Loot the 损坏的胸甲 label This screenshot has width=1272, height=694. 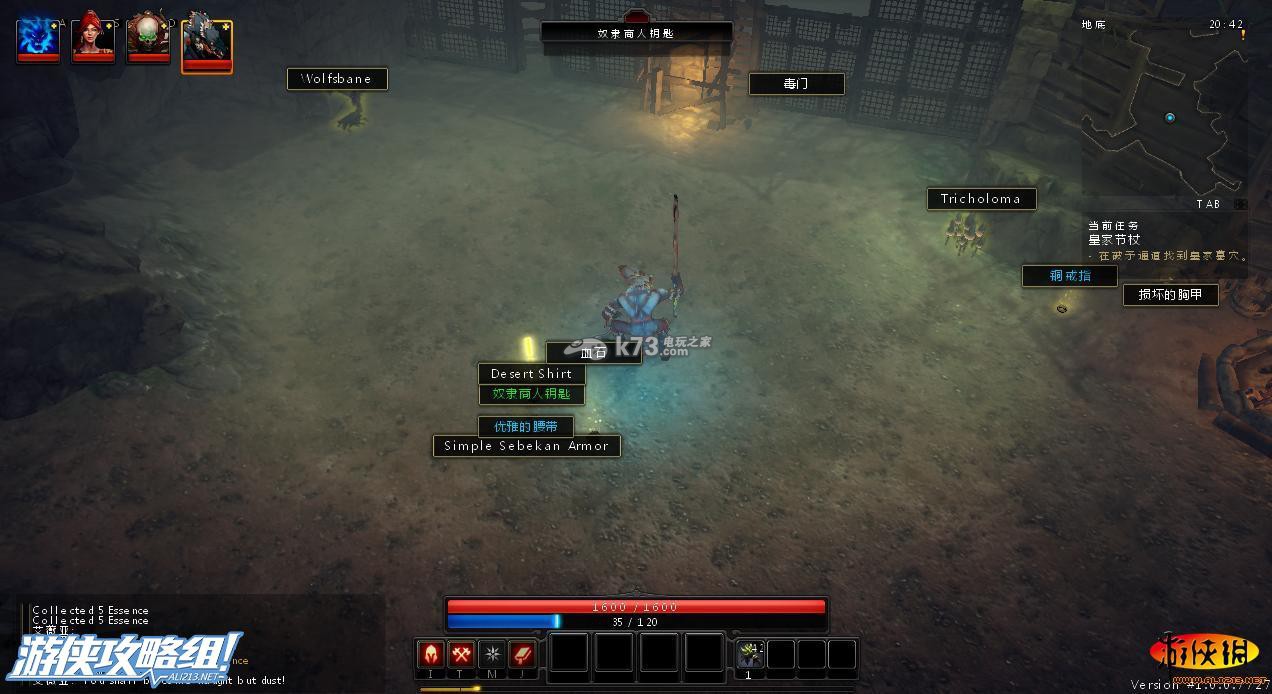[x=1170, y=294]
